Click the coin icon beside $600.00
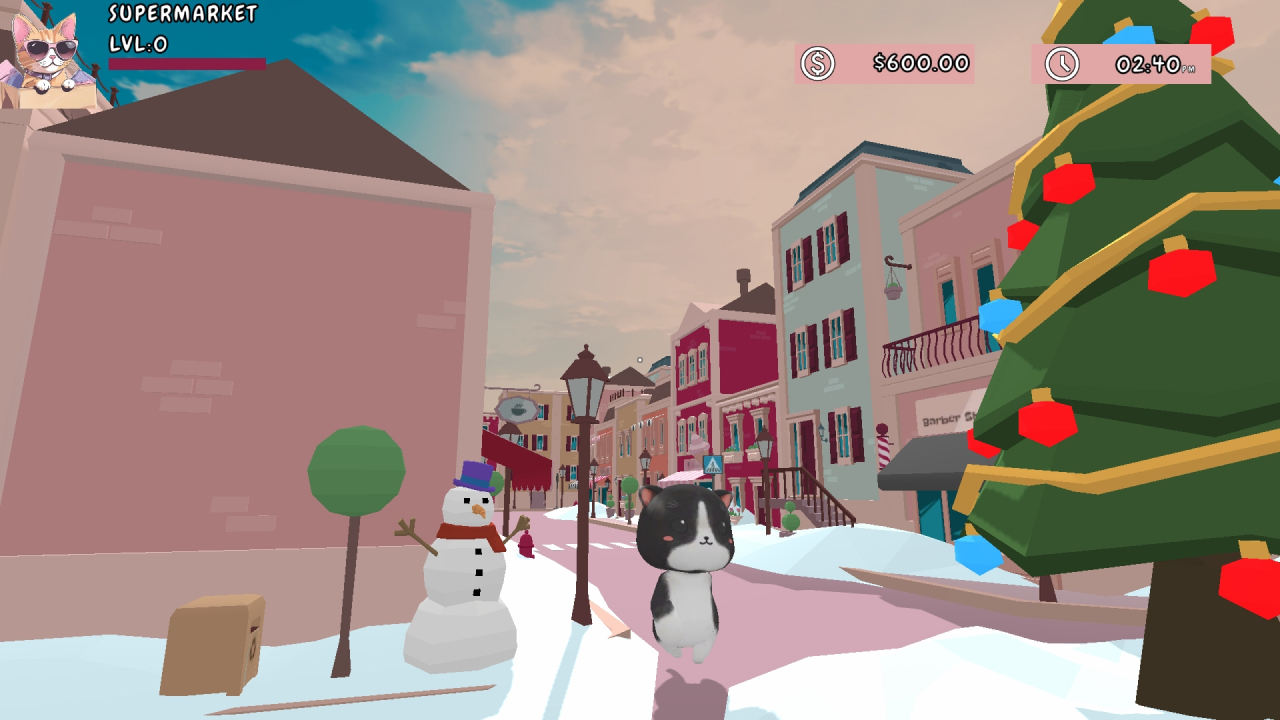1280x720 pixels. coord(818,63)
